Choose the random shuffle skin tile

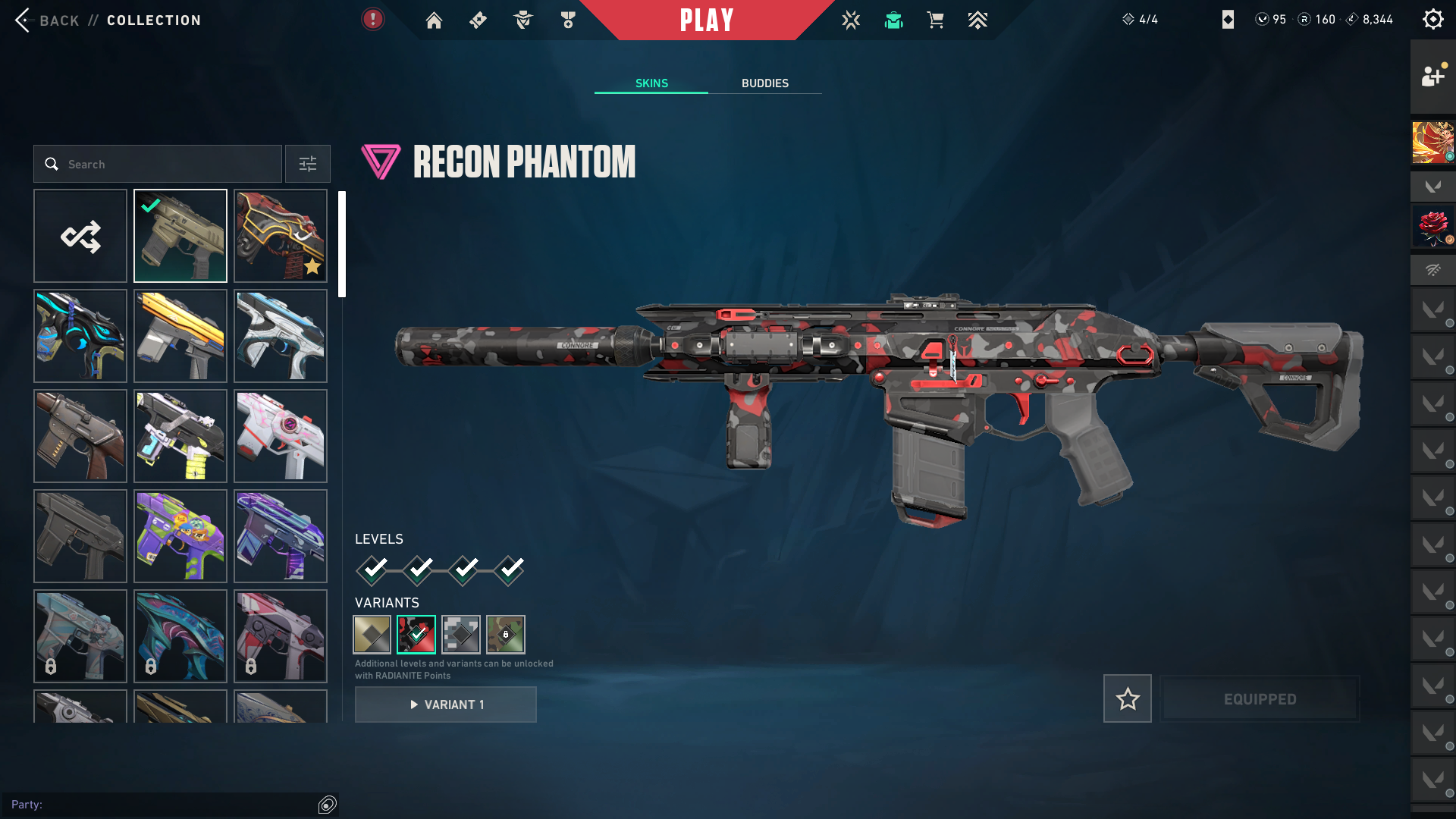(80, 236)
